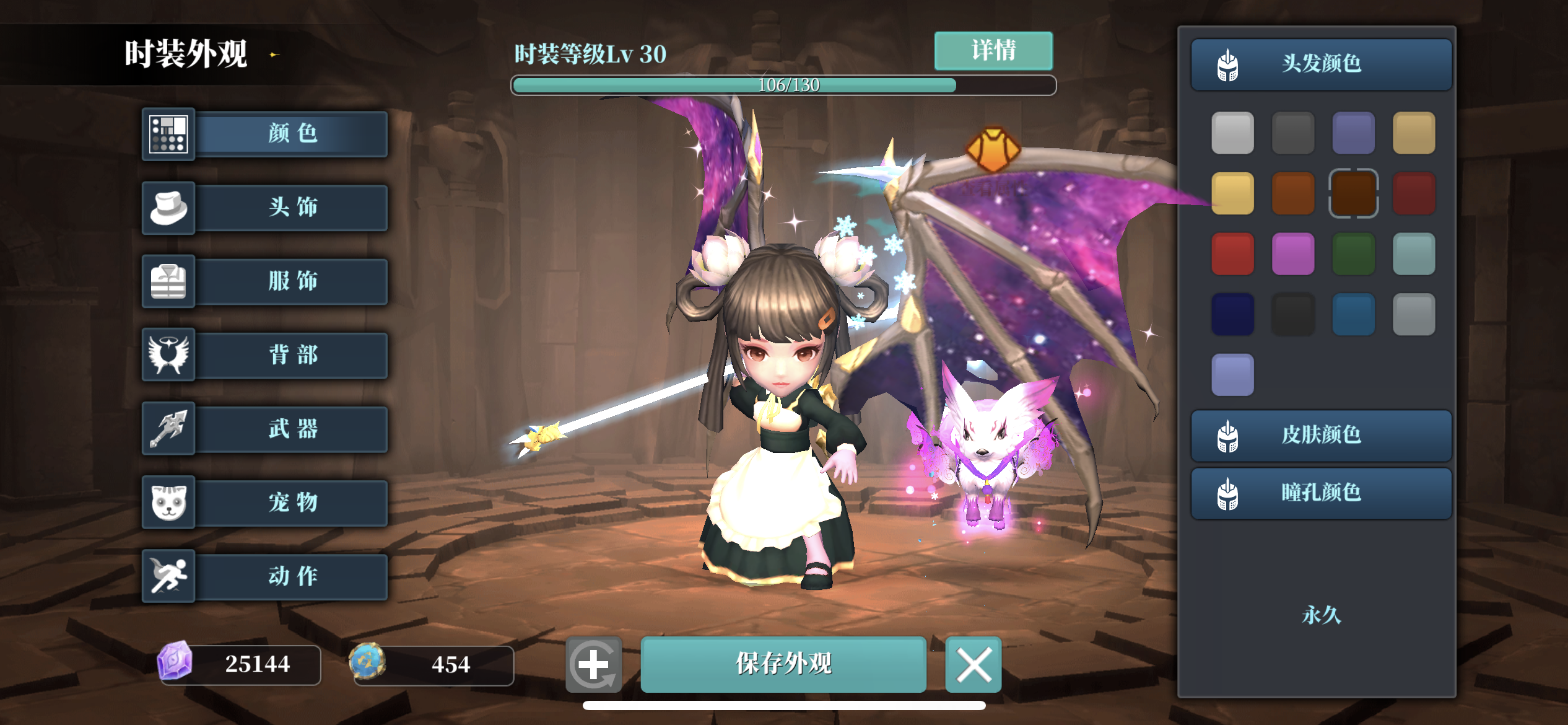Open the 背部 back category wings icon
This screenshot has width=1568, height=725.
[168, 355]
